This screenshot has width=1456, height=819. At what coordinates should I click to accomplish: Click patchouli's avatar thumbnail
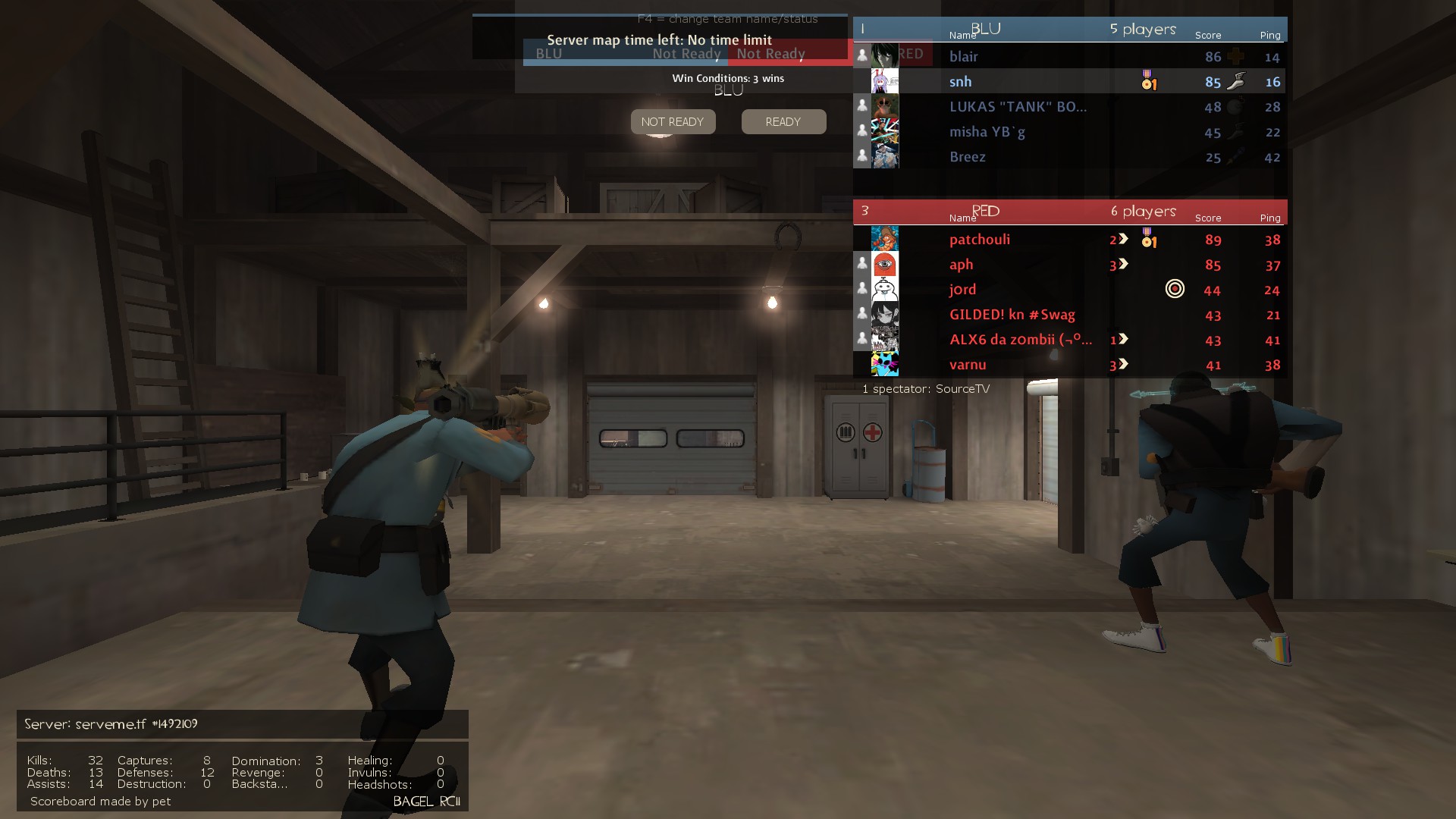(885, 239)
